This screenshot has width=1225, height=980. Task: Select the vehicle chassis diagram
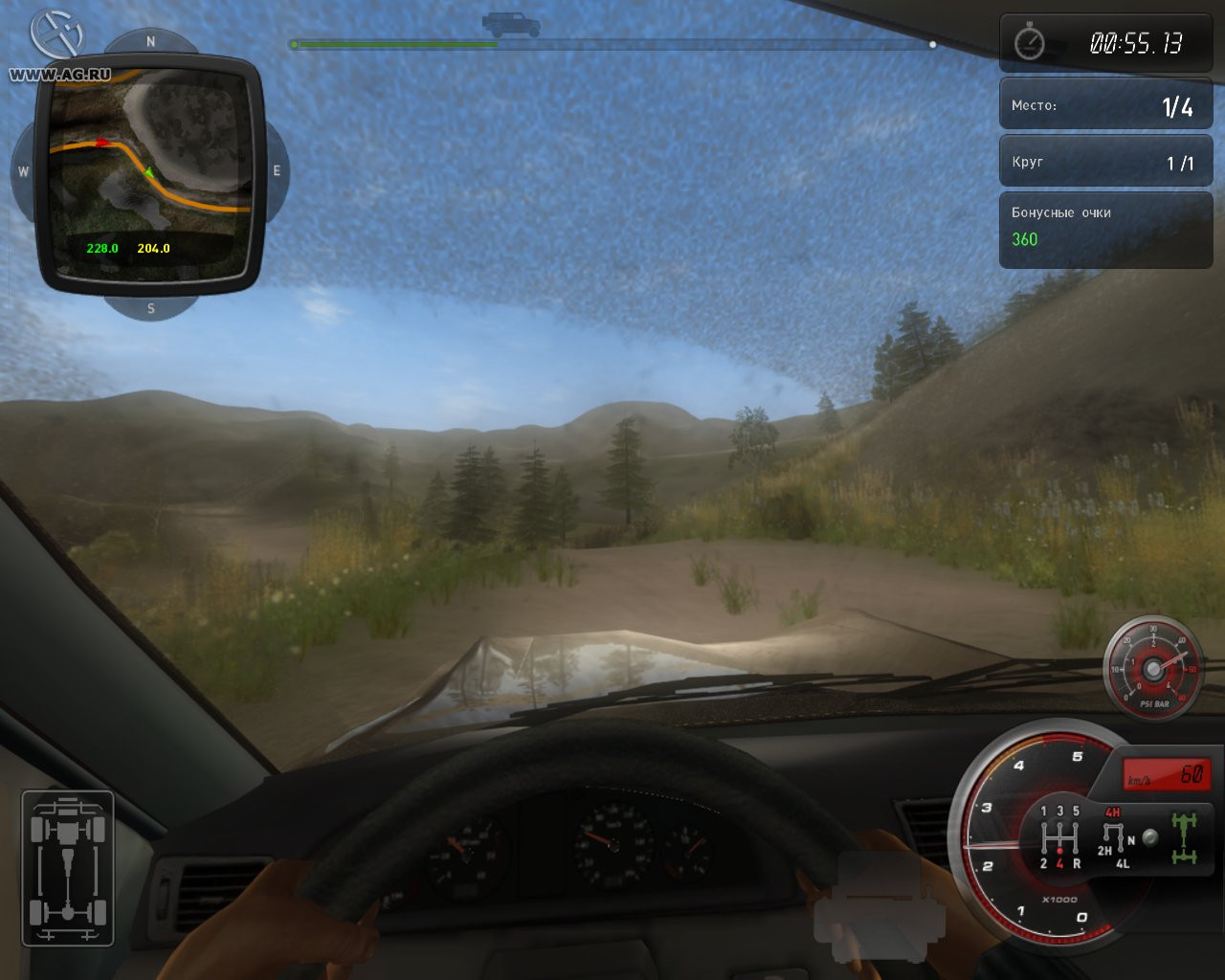(x=67, y=869)
